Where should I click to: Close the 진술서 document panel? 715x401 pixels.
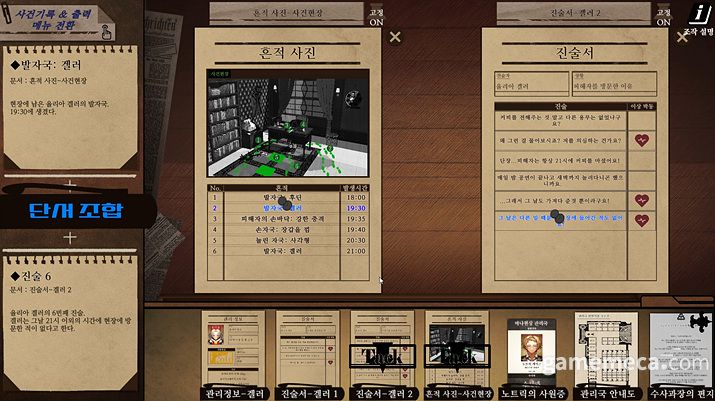[683, 37]
